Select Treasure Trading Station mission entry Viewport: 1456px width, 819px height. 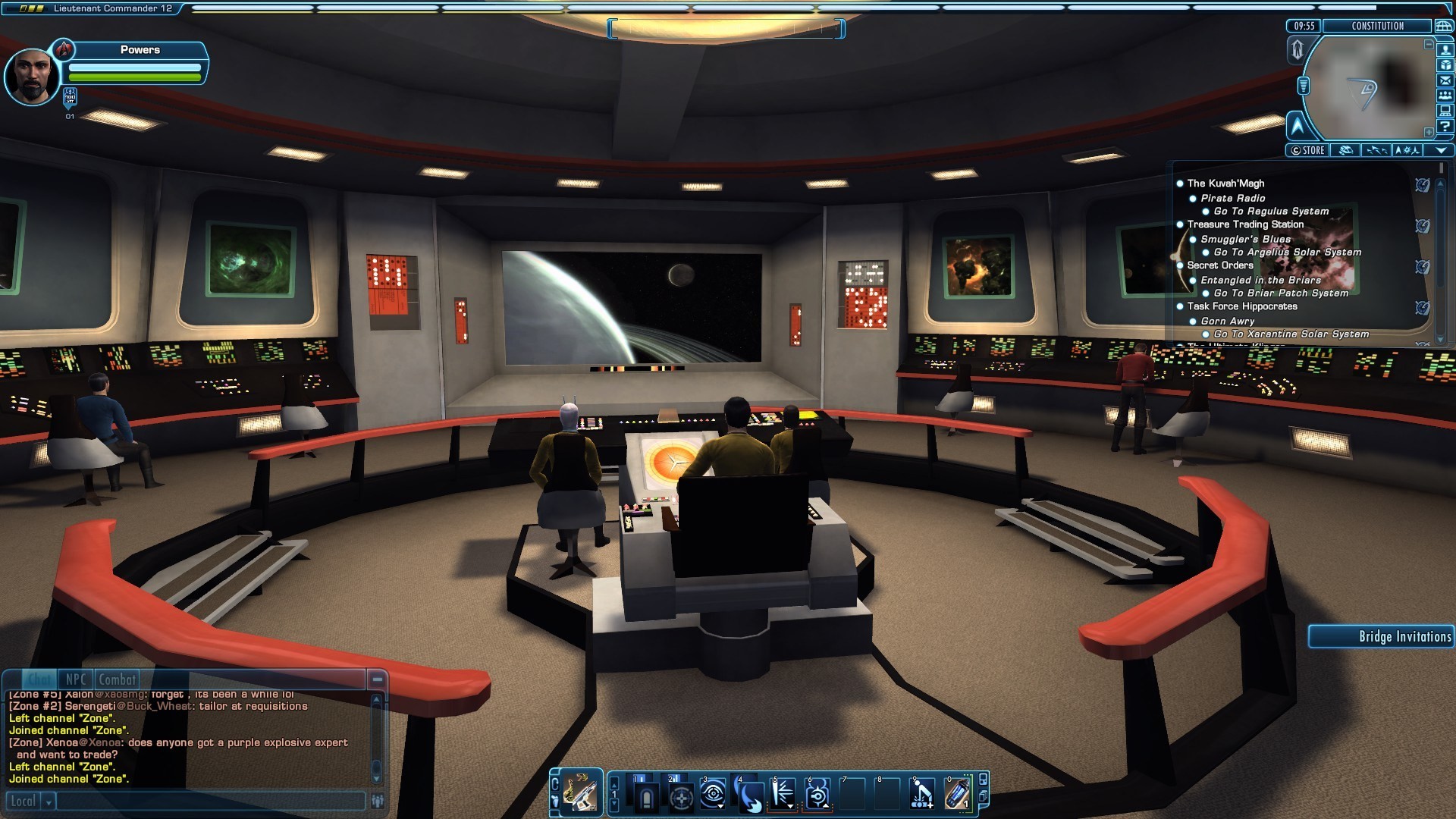point(1245,224)
